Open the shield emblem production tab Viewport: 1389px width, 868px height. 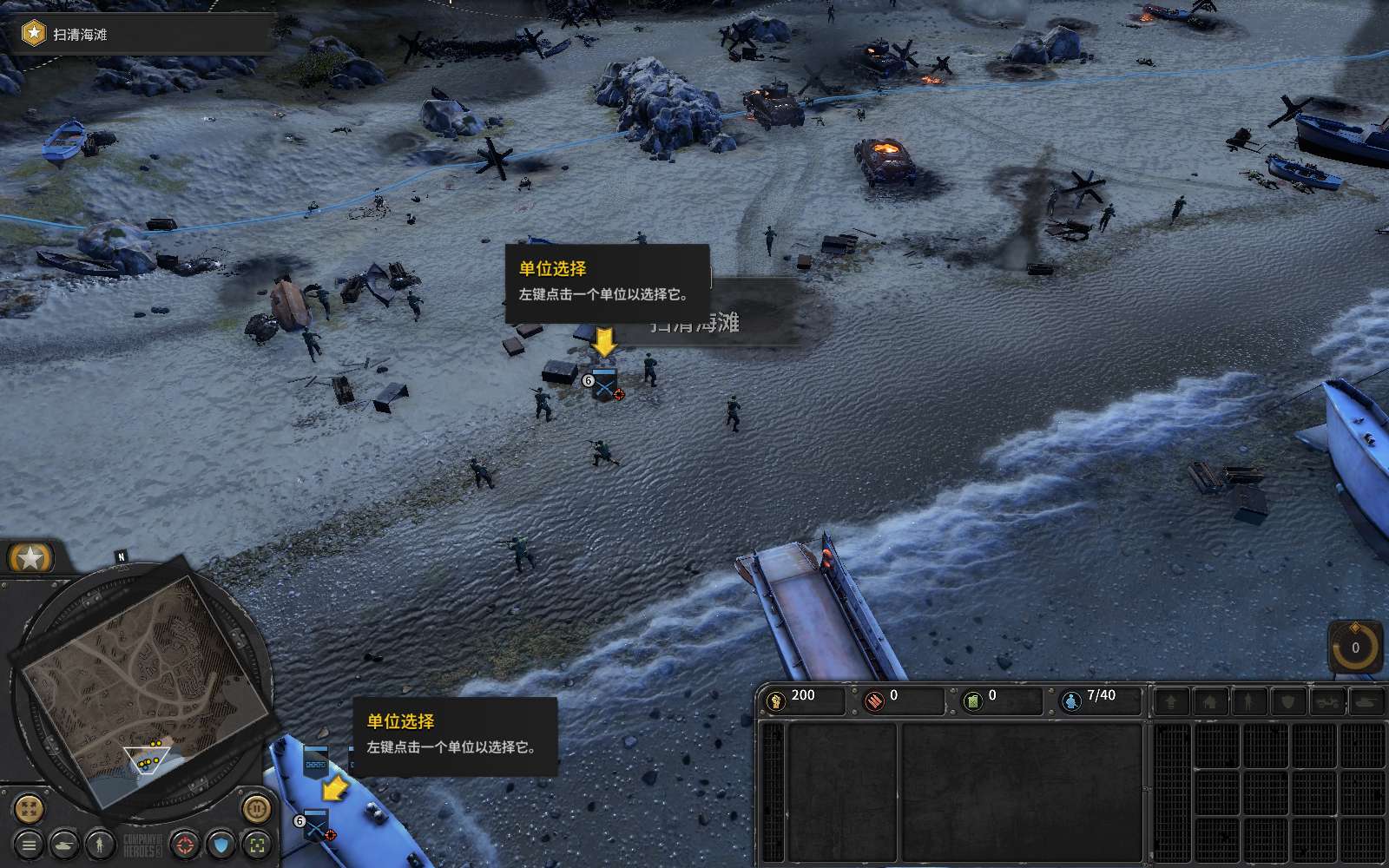(x=1288, y=701)
